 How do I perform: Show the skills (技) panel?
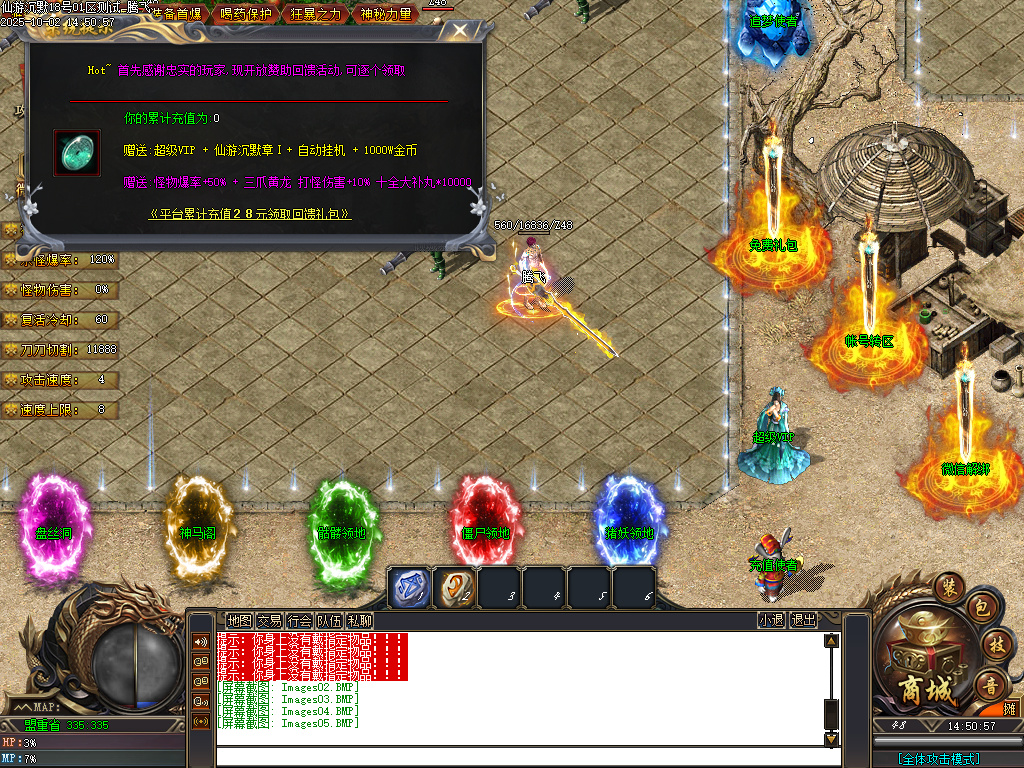995,644
